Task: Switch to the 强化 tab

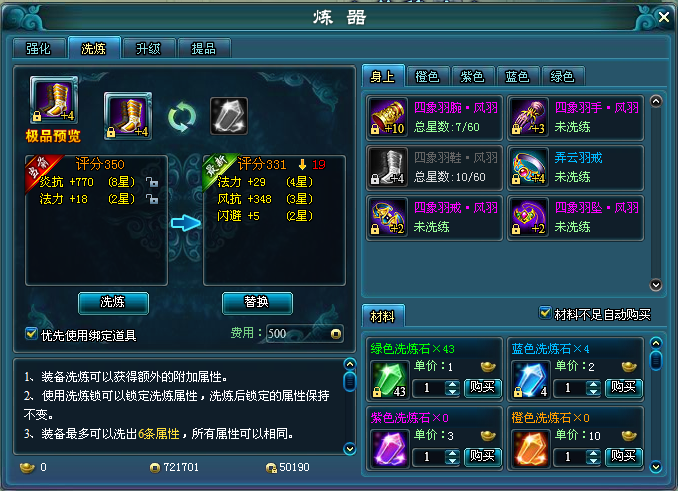Action: coord(39,48)
